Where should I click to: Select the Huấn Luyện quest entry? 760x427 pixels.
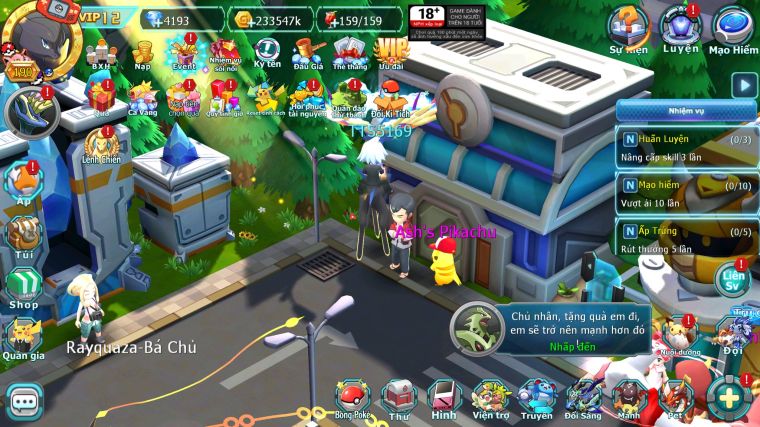683,147
